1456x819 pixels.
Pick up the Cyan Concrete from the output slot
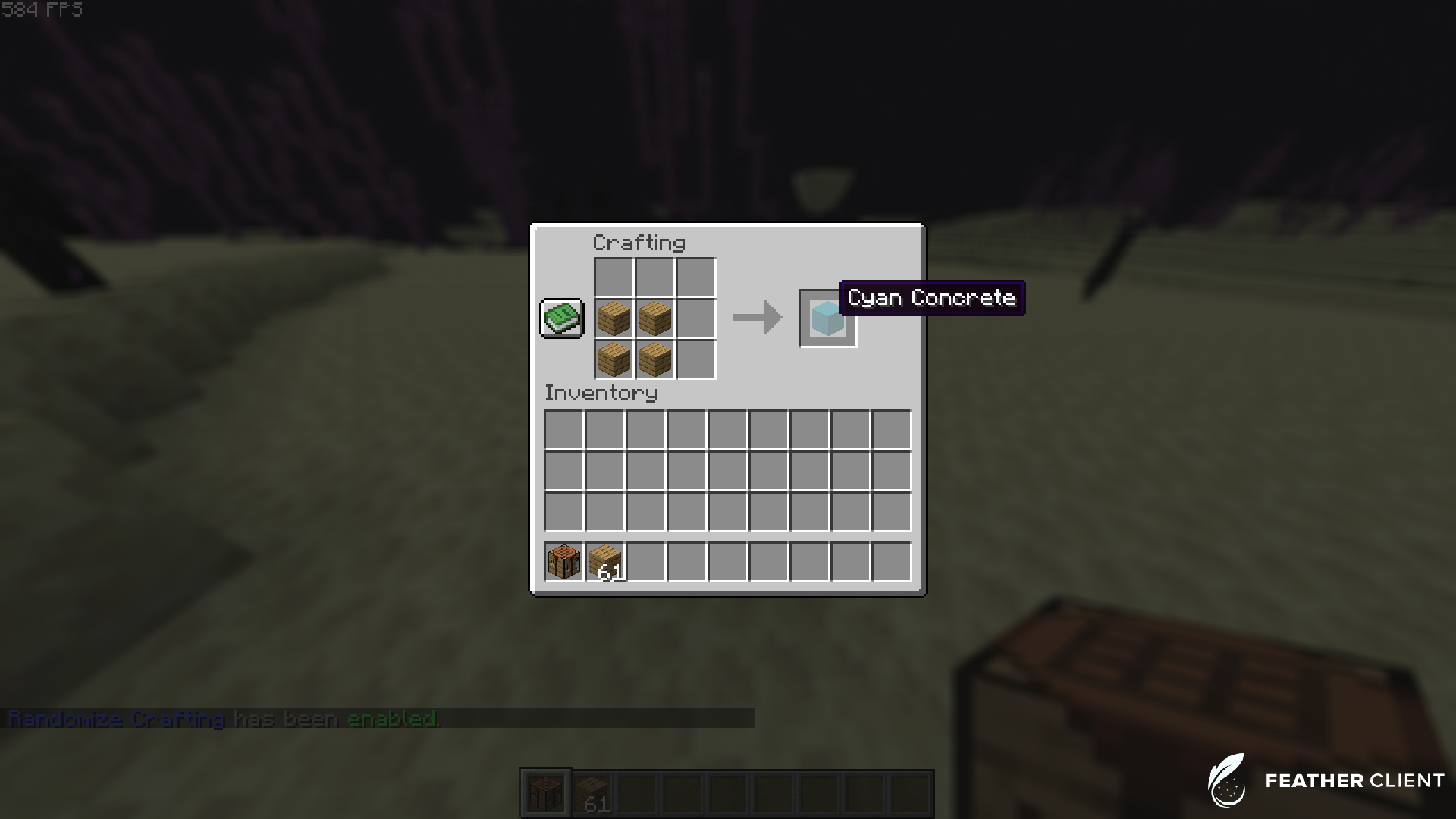[x=827, y=318]
